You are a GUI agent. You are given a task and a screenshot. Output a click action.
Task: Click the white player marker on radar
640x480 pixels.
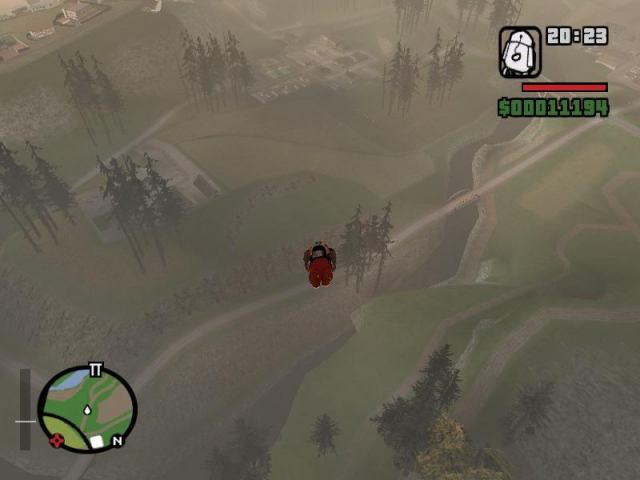tap(88, 410)
